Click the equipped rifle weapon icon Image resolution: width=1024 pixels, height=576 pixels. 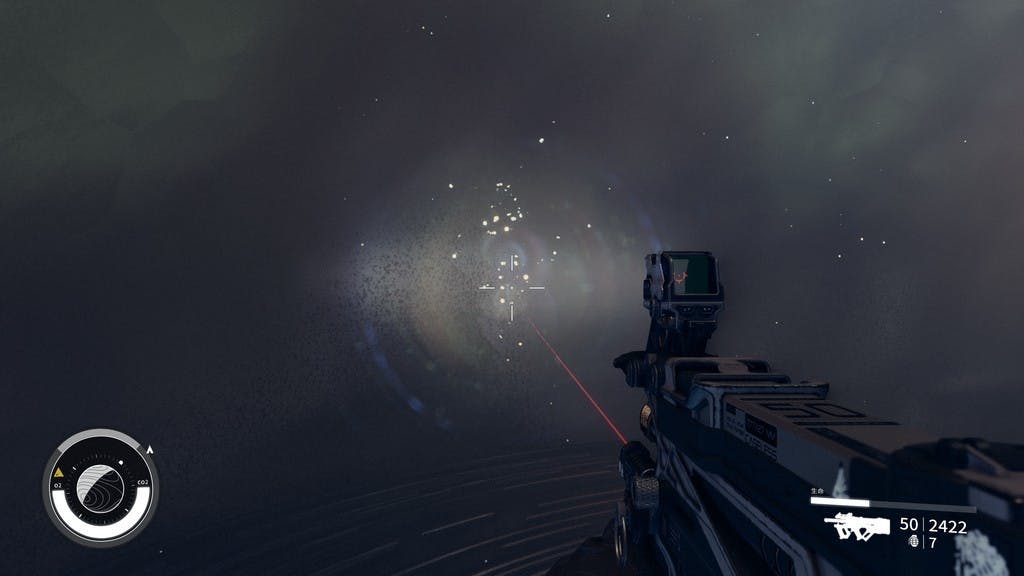coord(857,525)
